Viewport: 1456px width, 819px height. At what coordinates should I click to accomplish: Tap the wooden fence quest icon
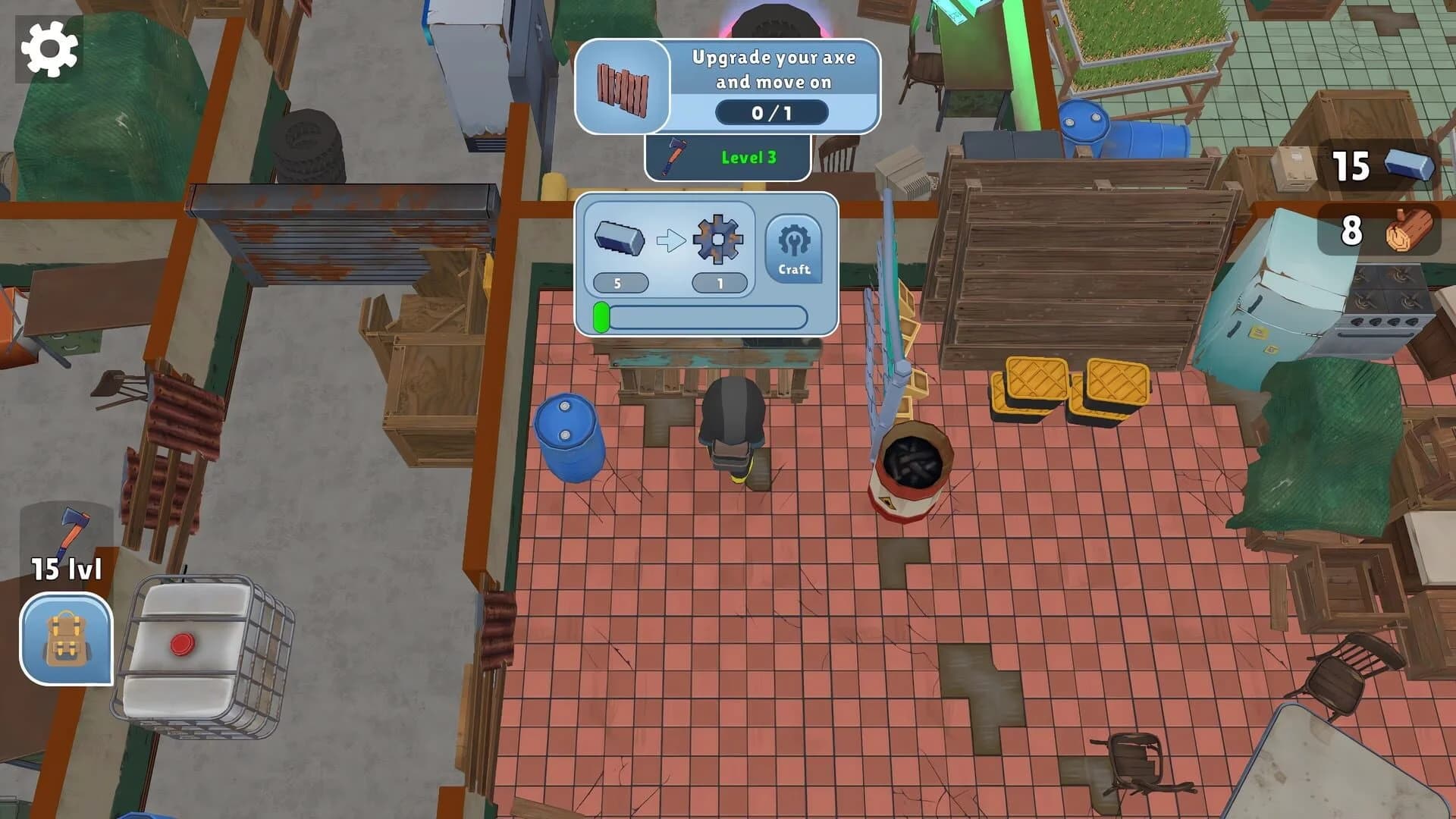623,89
